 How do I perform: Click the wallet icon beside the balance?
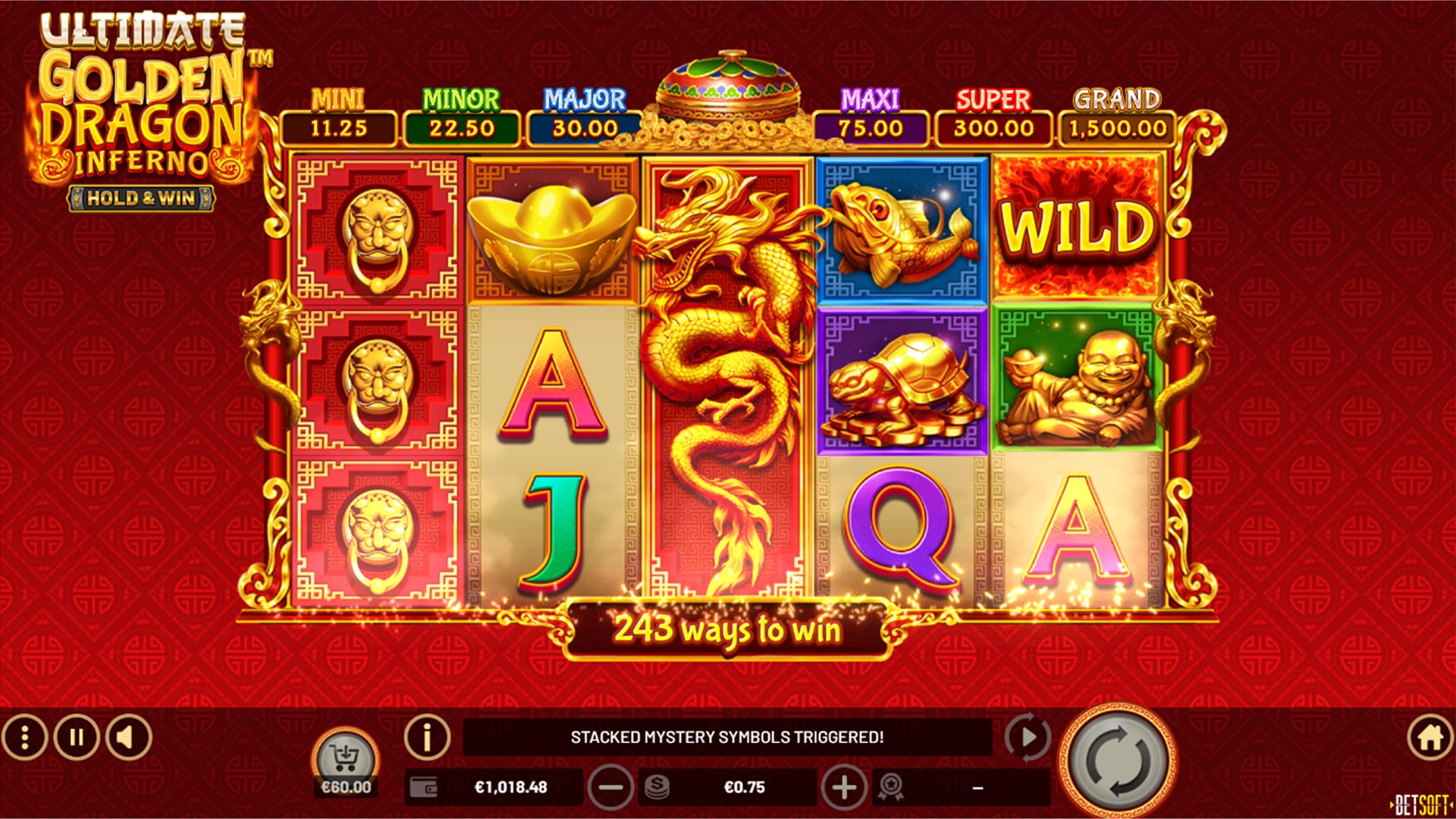(x=422, y=786)
